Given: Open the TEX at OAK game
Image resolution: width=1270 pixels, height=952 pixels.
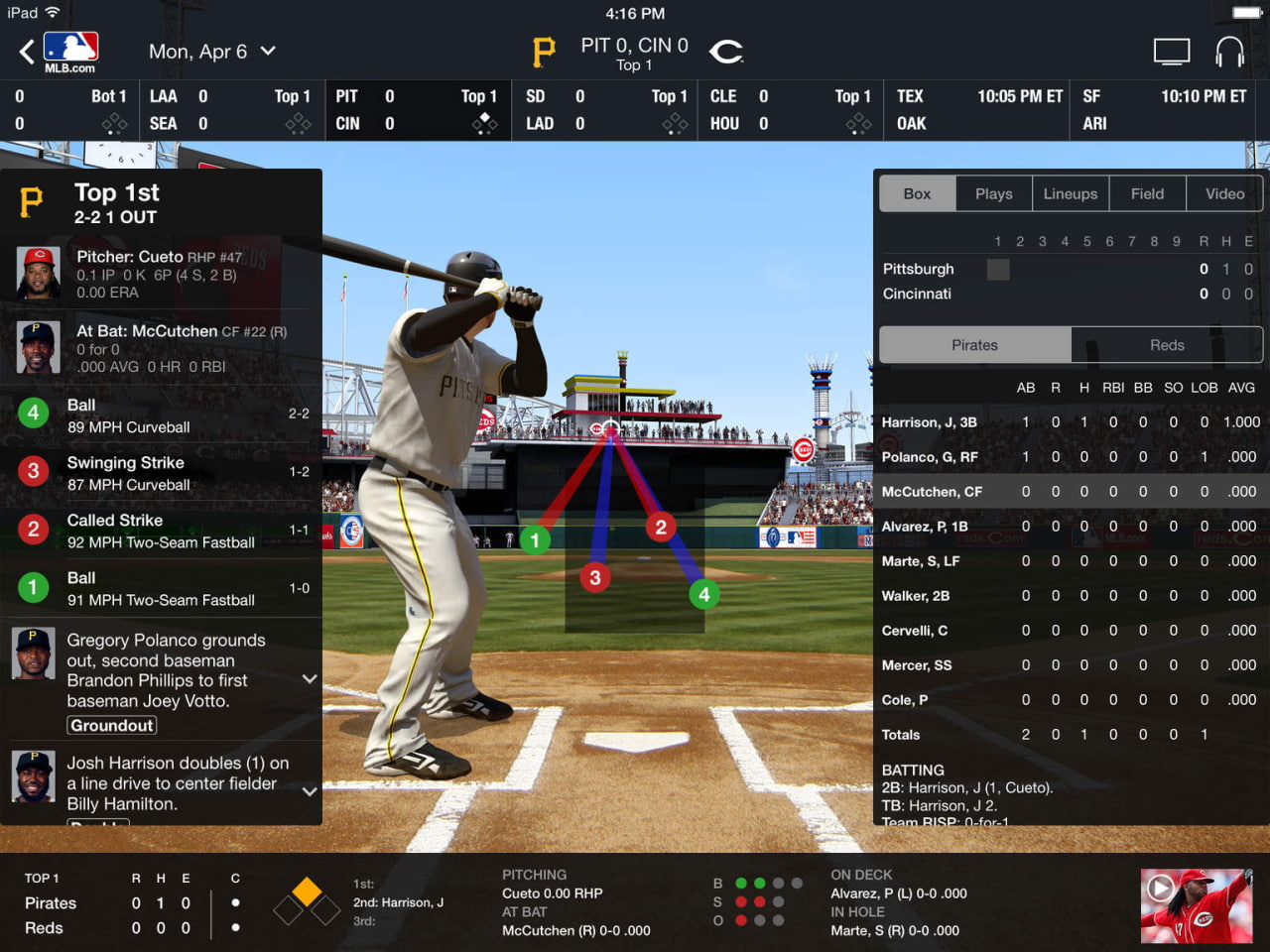Looking at the screenshot, I should (975, 110).
